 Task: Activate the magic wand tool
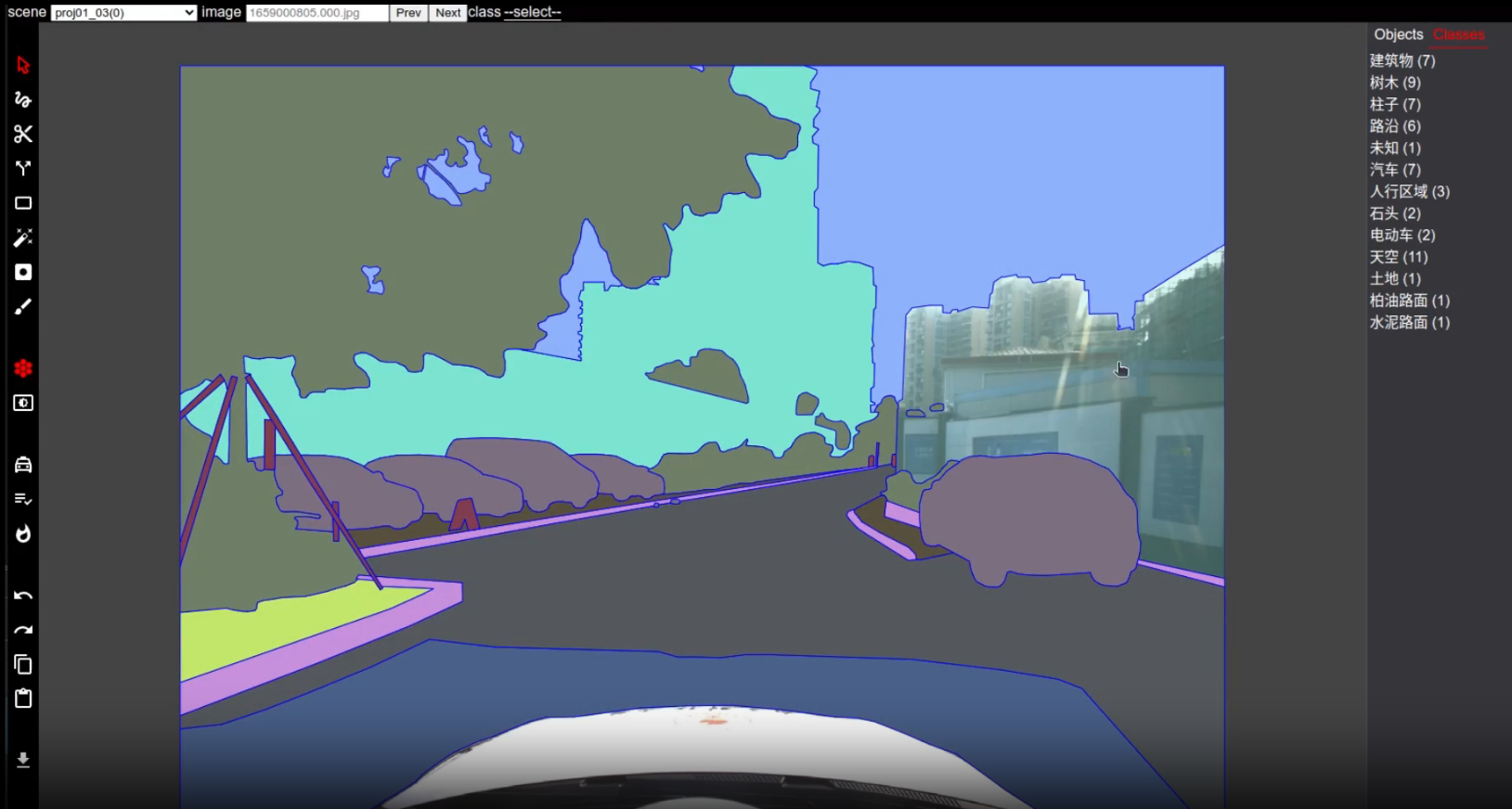(x=22, y=238)
